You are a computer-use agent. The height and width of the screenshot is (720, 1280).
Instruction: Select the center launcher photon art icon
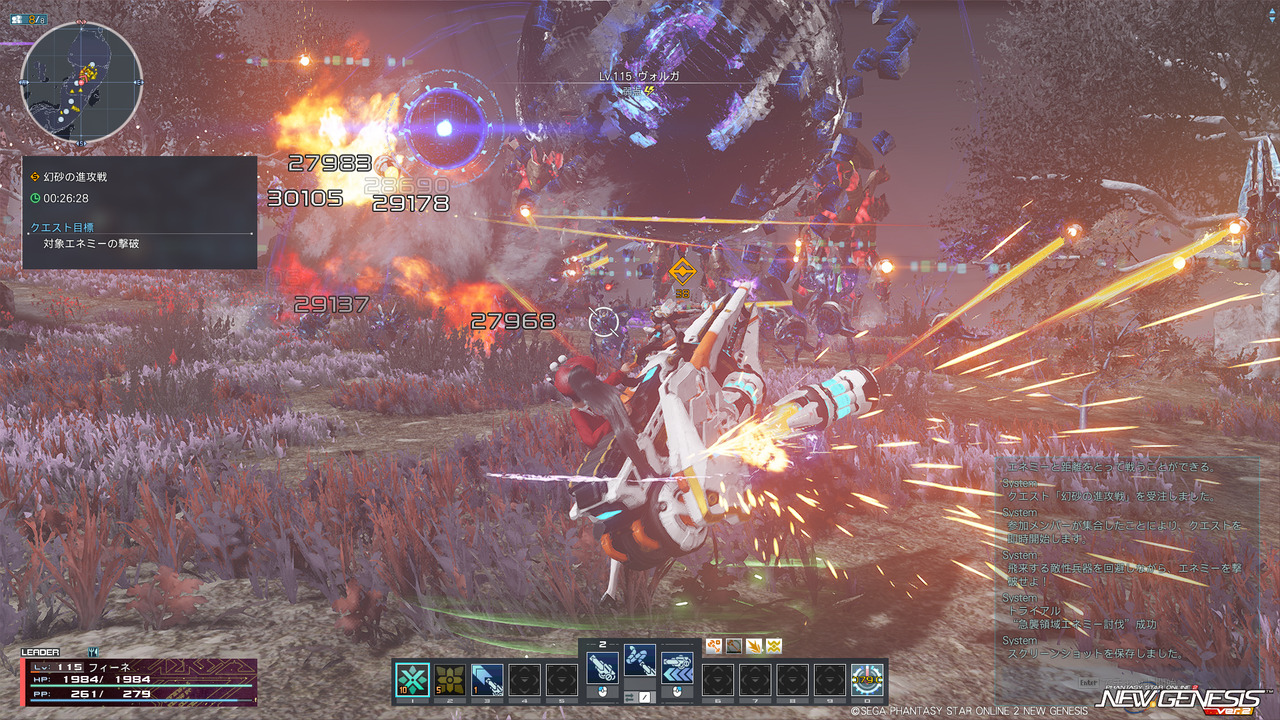(640, 658)
